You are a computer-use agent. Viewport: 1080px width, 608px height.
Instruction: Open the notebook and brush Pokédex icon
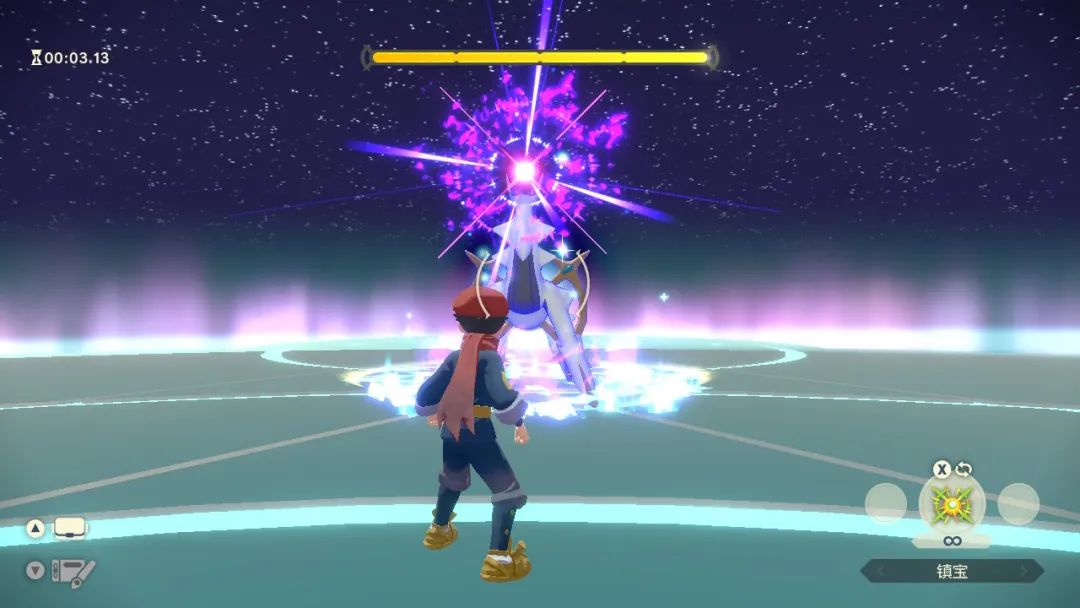pos(72,571)
